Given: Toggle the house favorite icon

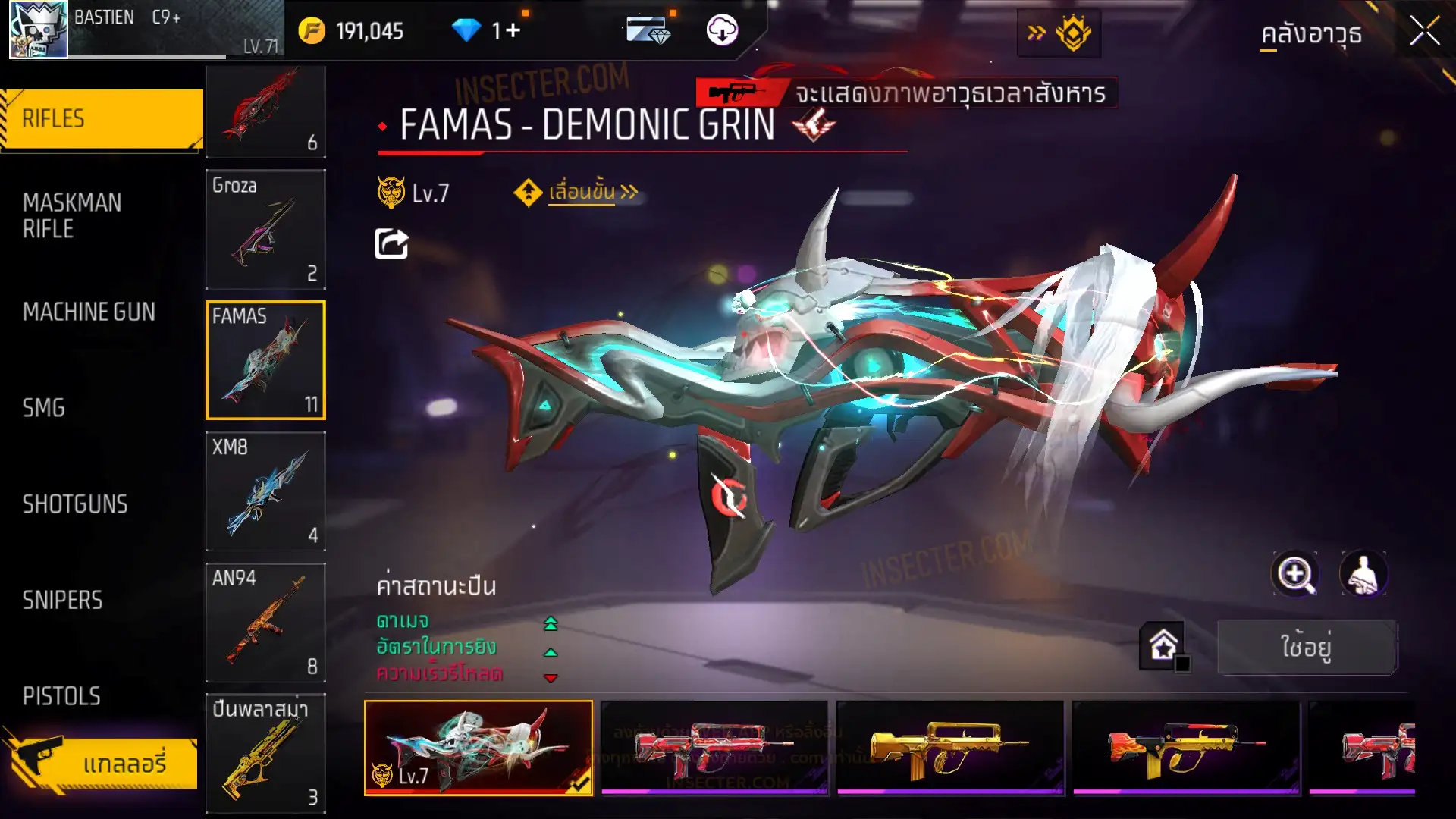Looking at the screenshot, I should click(1163, 646).
